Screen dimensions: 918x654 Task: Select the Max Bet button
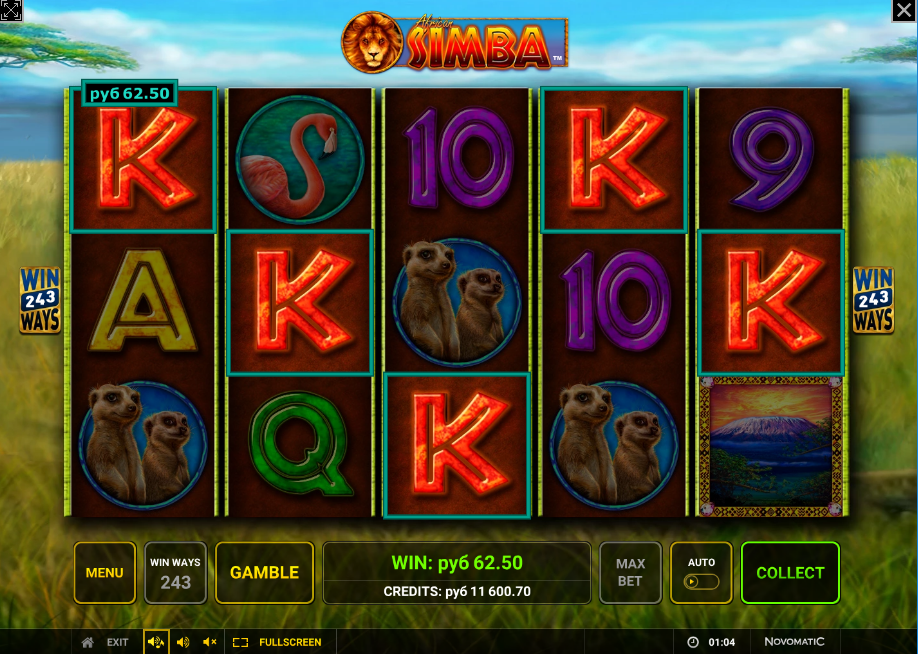[x=630, y=573]
